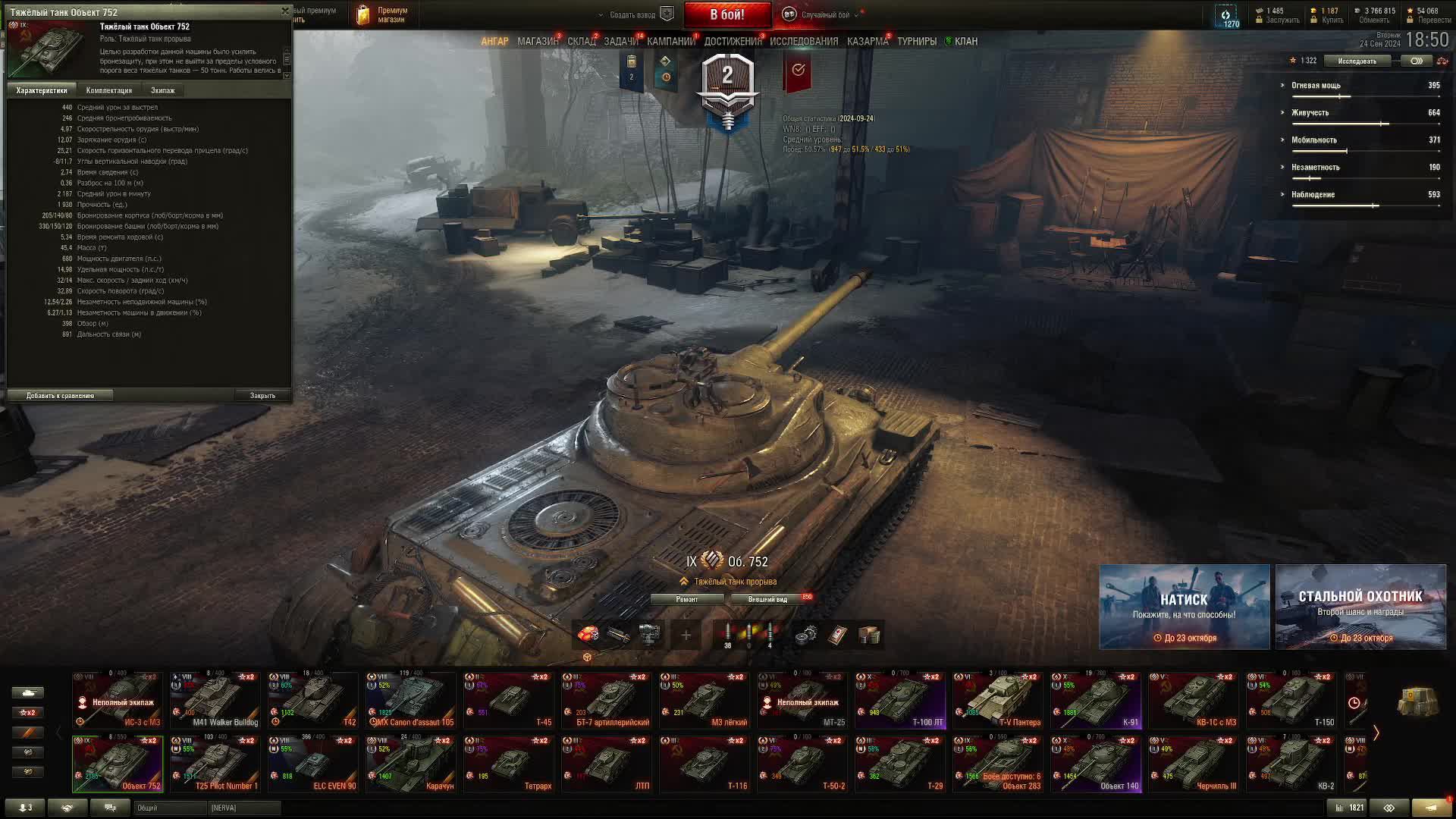Start battle with the red В бой! button

point(727,14)
